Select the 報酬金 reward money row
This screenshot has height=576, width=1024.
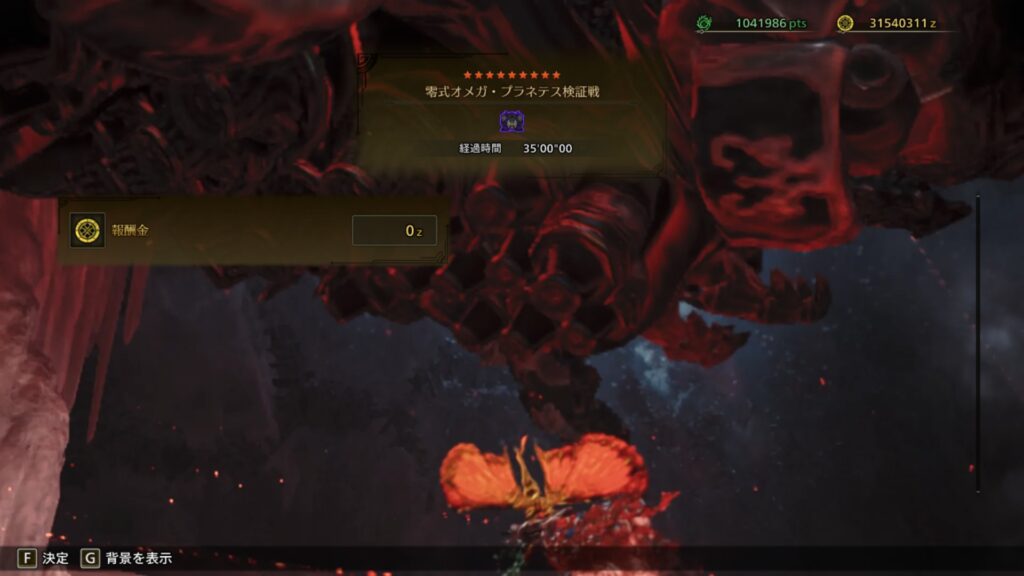pyautogui.click(x=252, y=231)
